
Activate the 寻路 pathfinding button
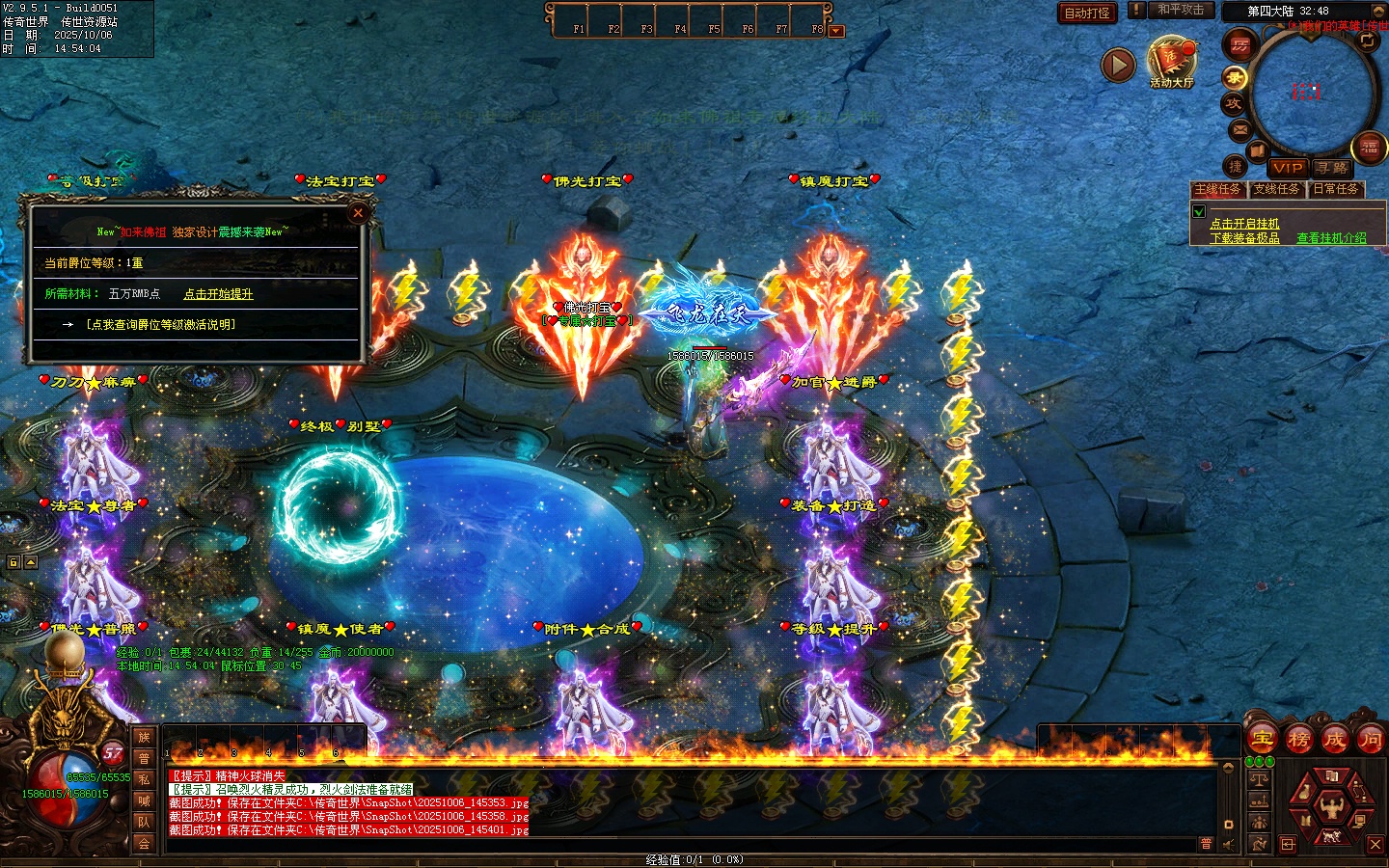tap(1332, 168)
